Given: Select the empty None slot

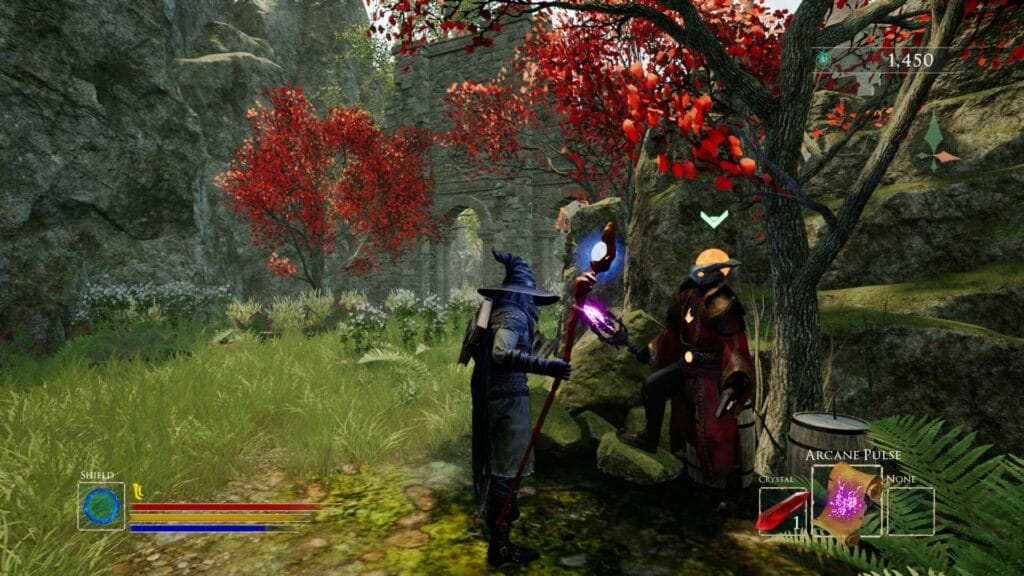Looking at the screenshot, I should click(x=910, y=511).
